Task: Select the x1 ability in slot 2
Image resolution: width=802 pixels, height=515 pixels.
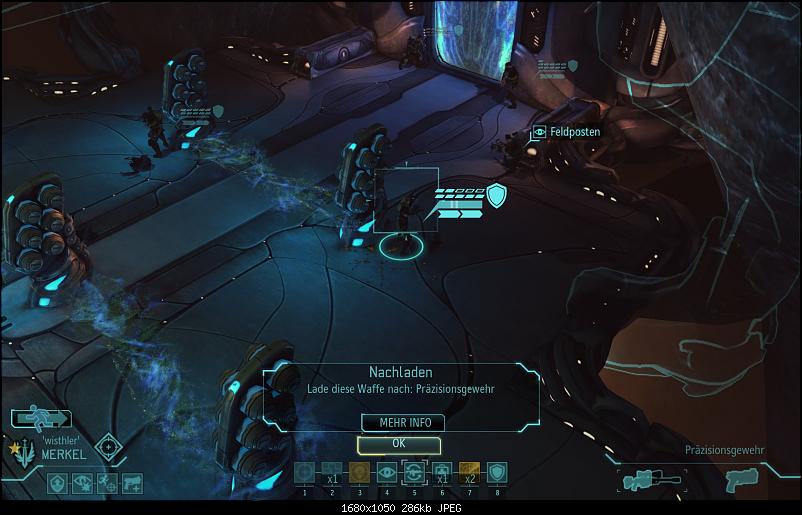Action: pyautogui.click(x=332, y=473)
